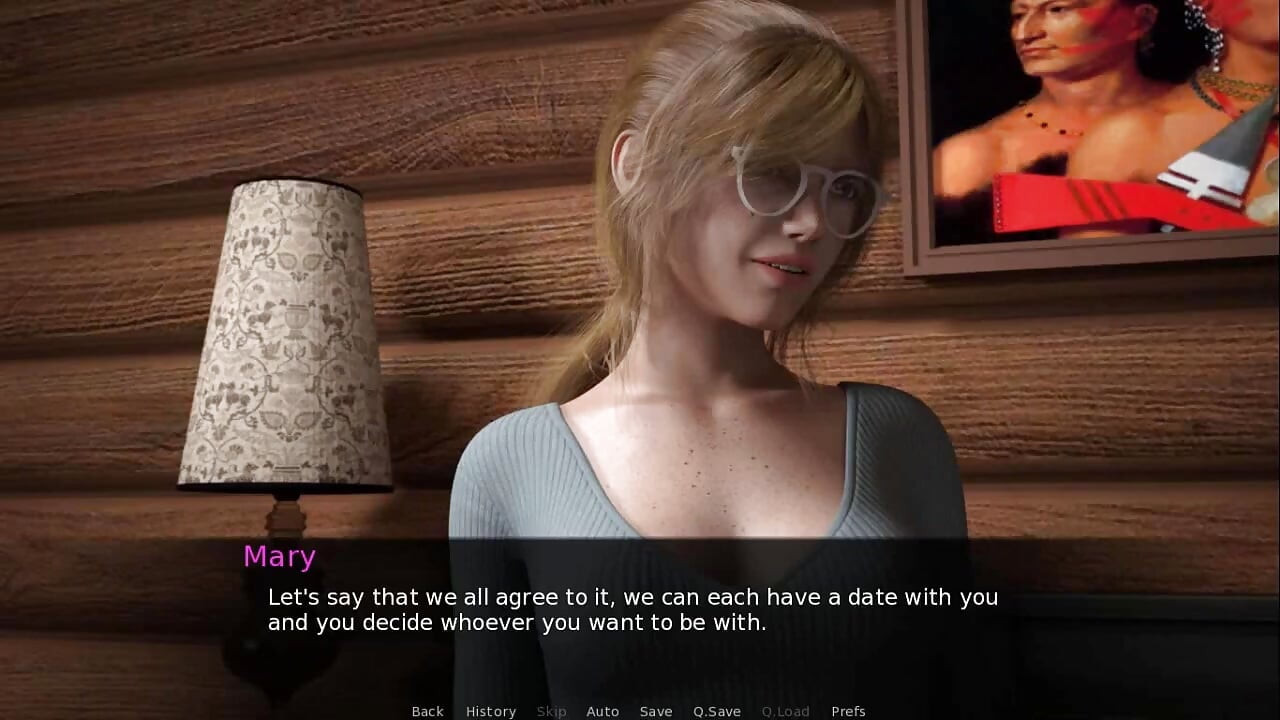This screenshot has width=1280, height=720.
Task: Perform a Quick Save with Q.Save
Action: pyautogui.click(x=716, y=711)
